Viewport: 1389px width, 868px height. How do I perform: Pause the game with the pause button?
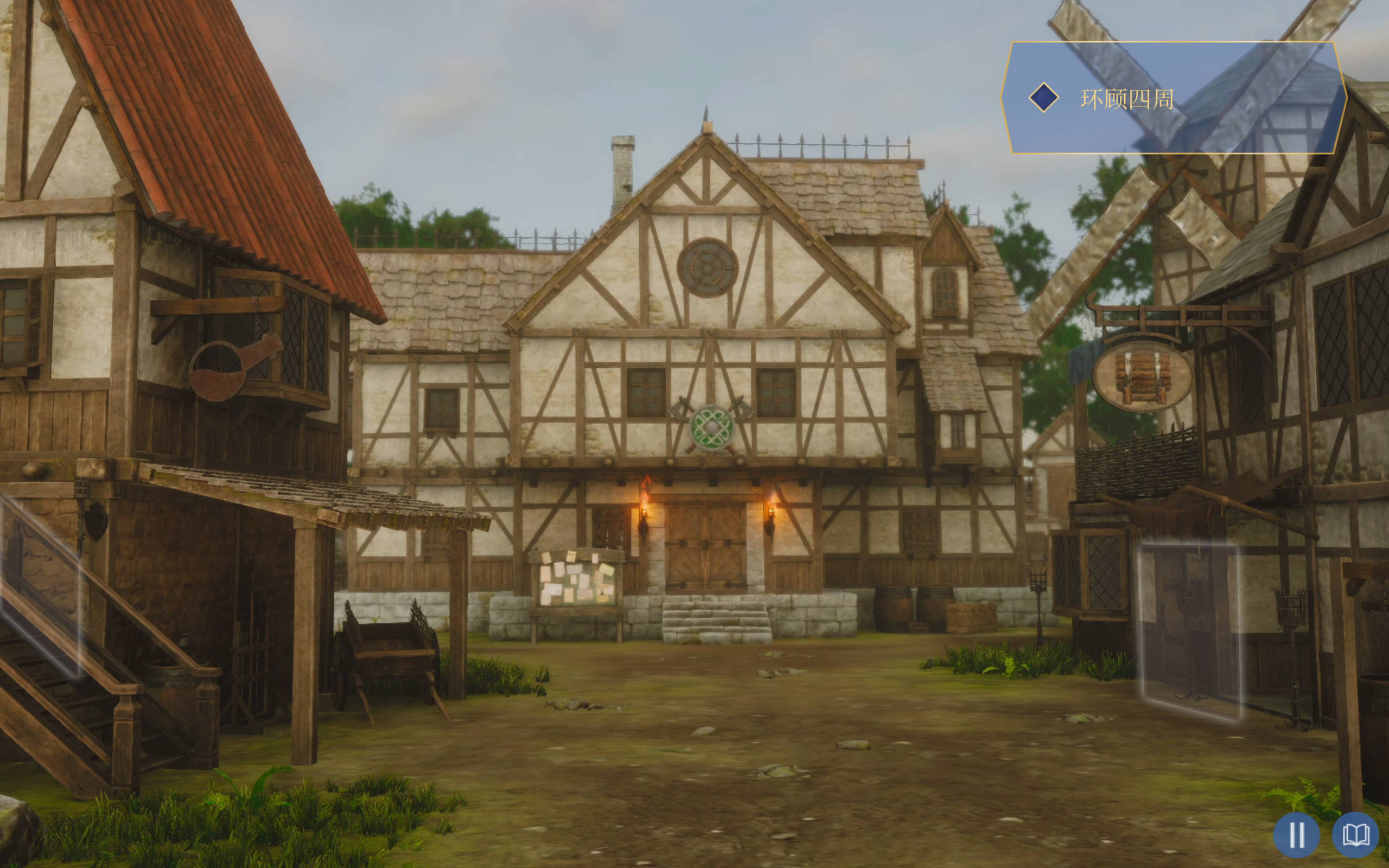click(1296, 834)
